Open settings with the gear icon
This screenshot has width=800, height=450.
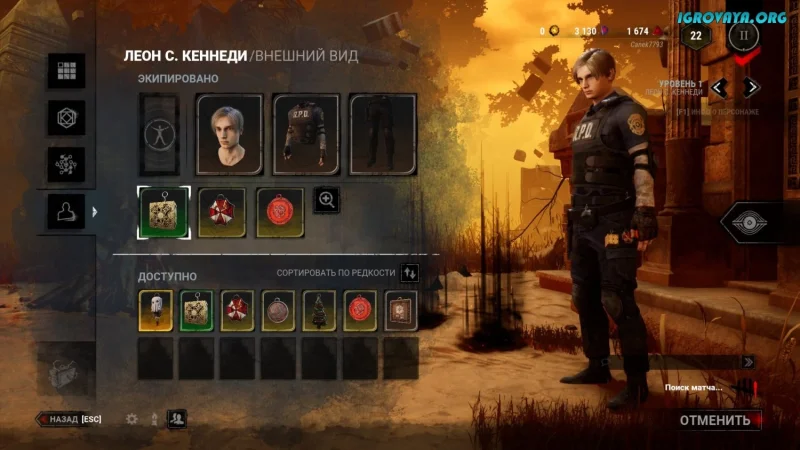click(x=131, y=420)
